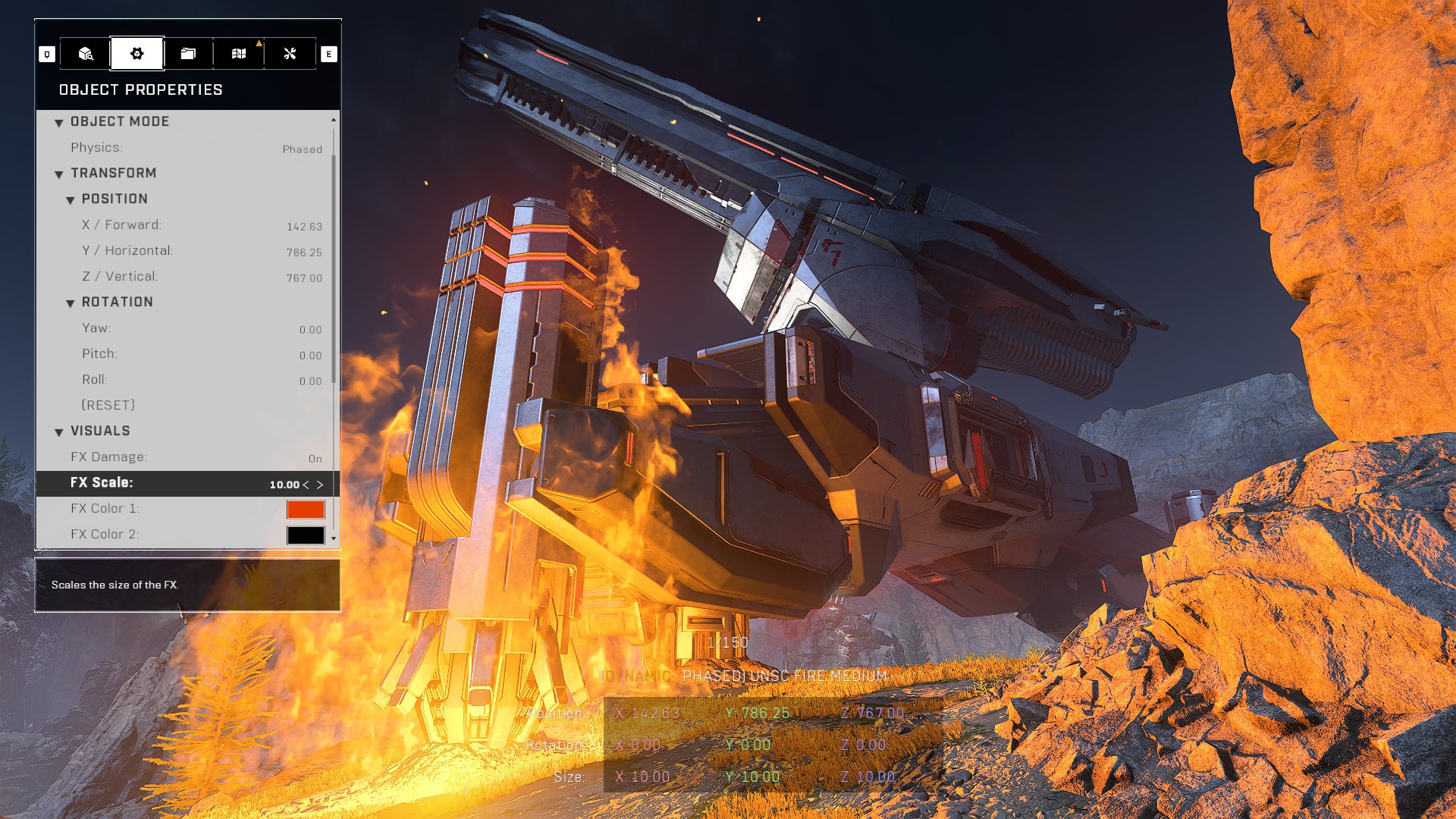1456x819 pixels.
Task: Collapse the POSITION subsection
Action: click(x=71, y=200)
